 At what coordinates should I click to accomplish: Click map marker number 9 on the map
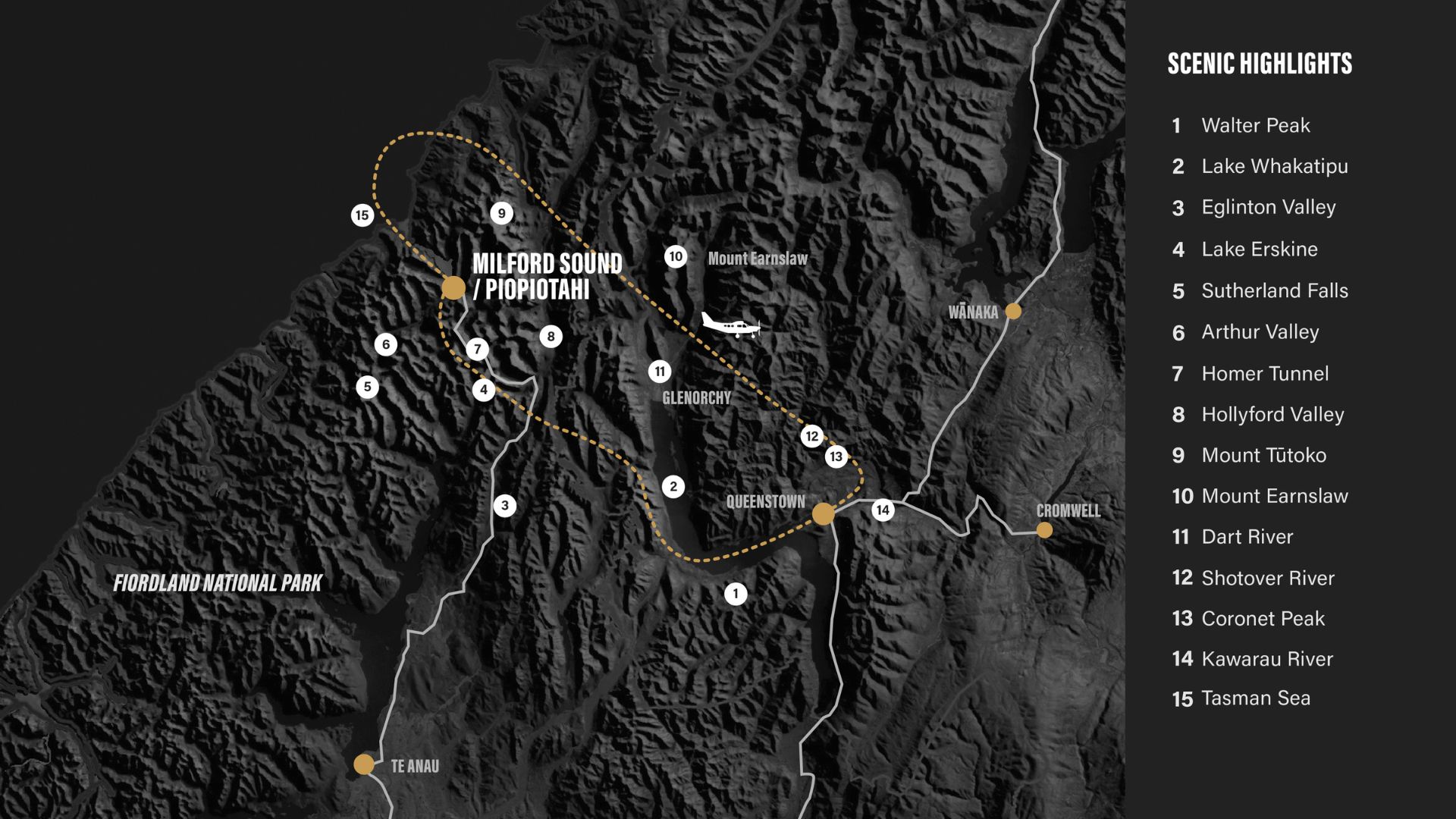tap(501, 214)
